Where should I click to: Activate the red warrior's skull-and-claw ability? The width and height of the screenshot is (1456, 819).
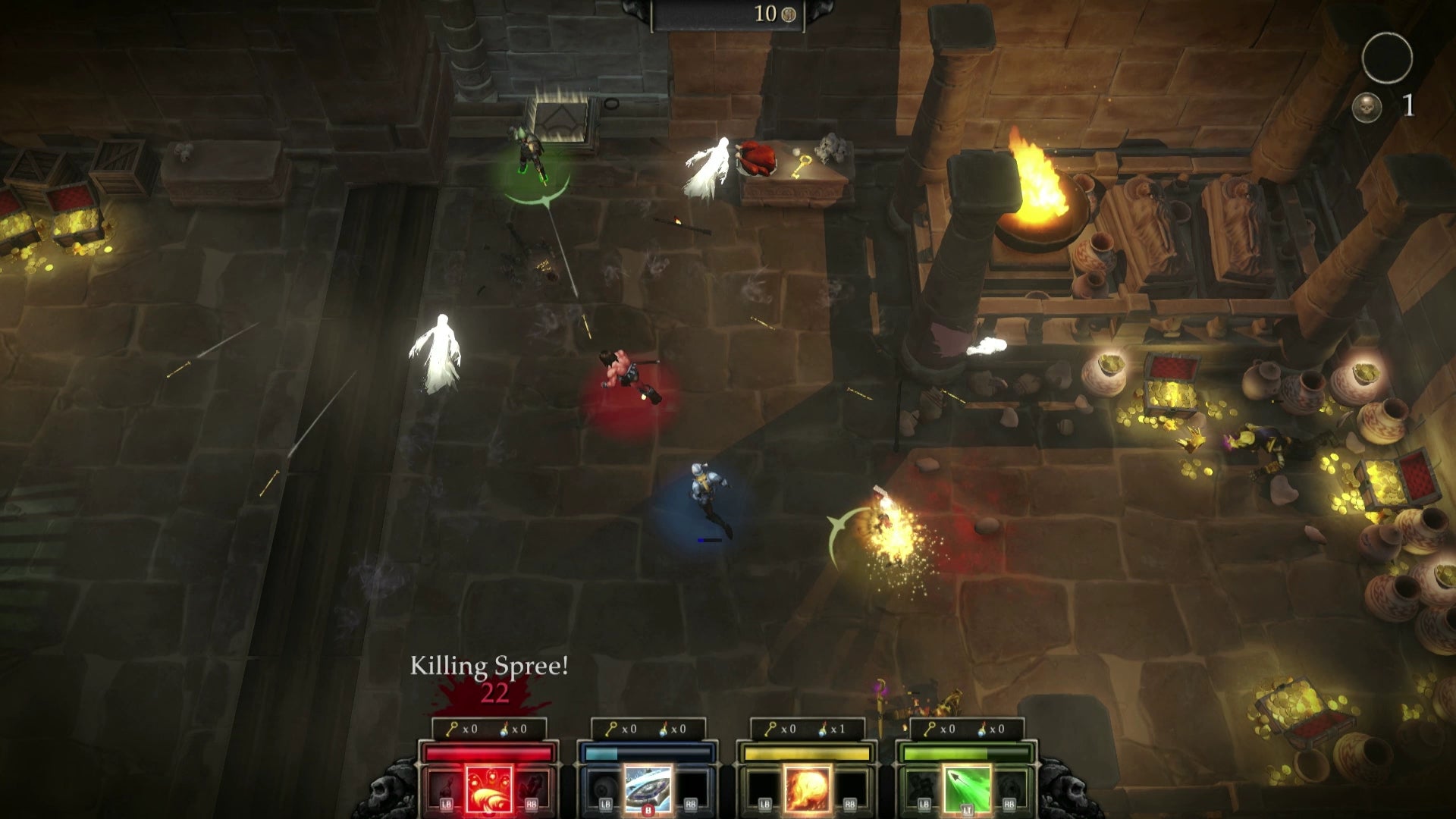(489, 789)
